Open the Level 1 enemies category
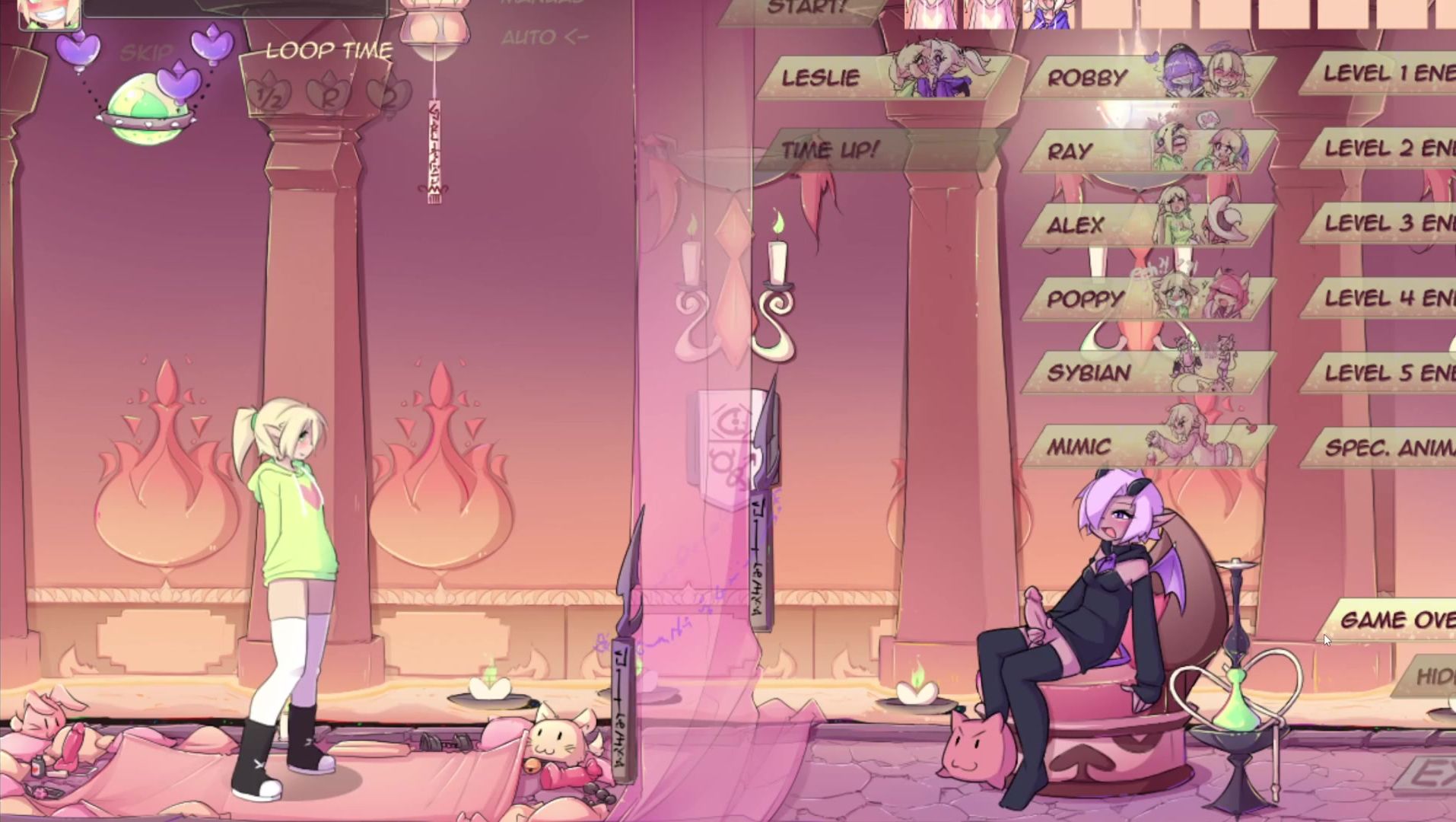 (x=1386, y=74)
